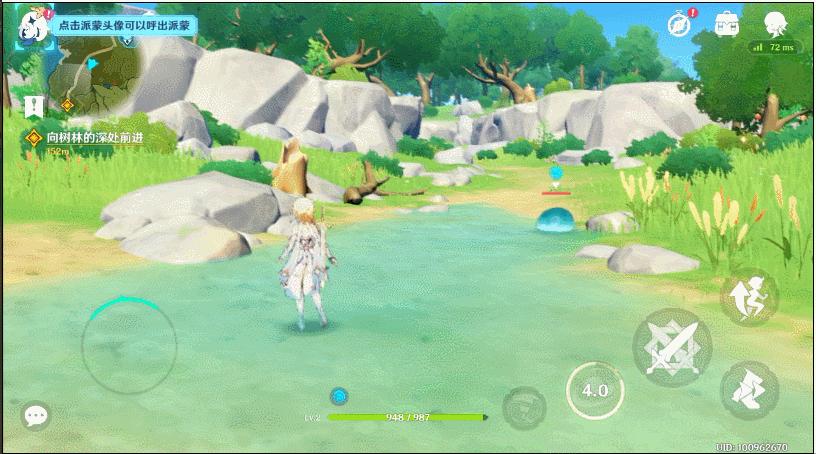
Task: Tap the crossed swords attack button
Action: (x=672, y=347)
